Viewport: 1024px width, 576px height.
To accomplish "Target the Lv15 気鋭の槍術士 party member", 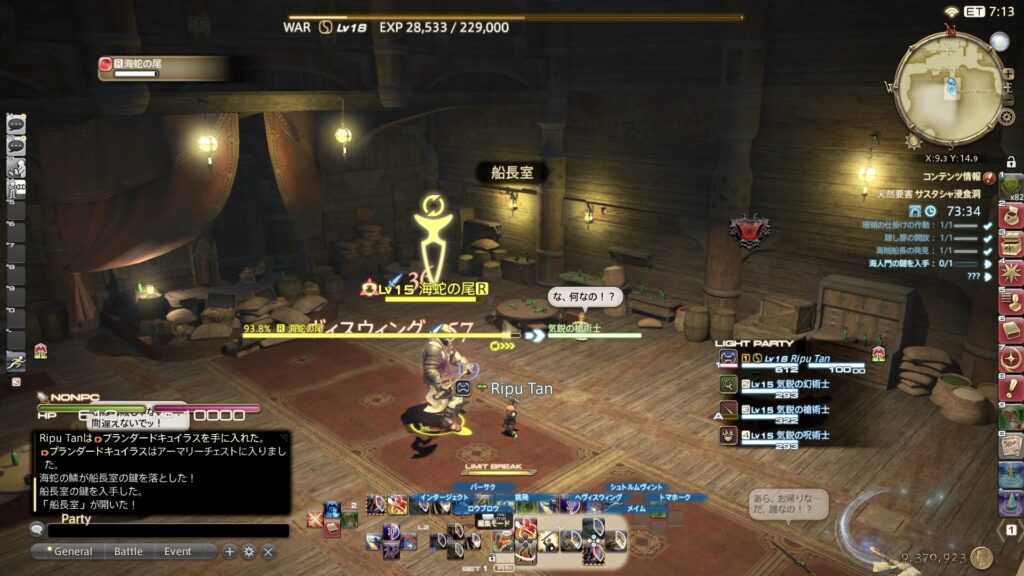I will (x=790, y=411).
